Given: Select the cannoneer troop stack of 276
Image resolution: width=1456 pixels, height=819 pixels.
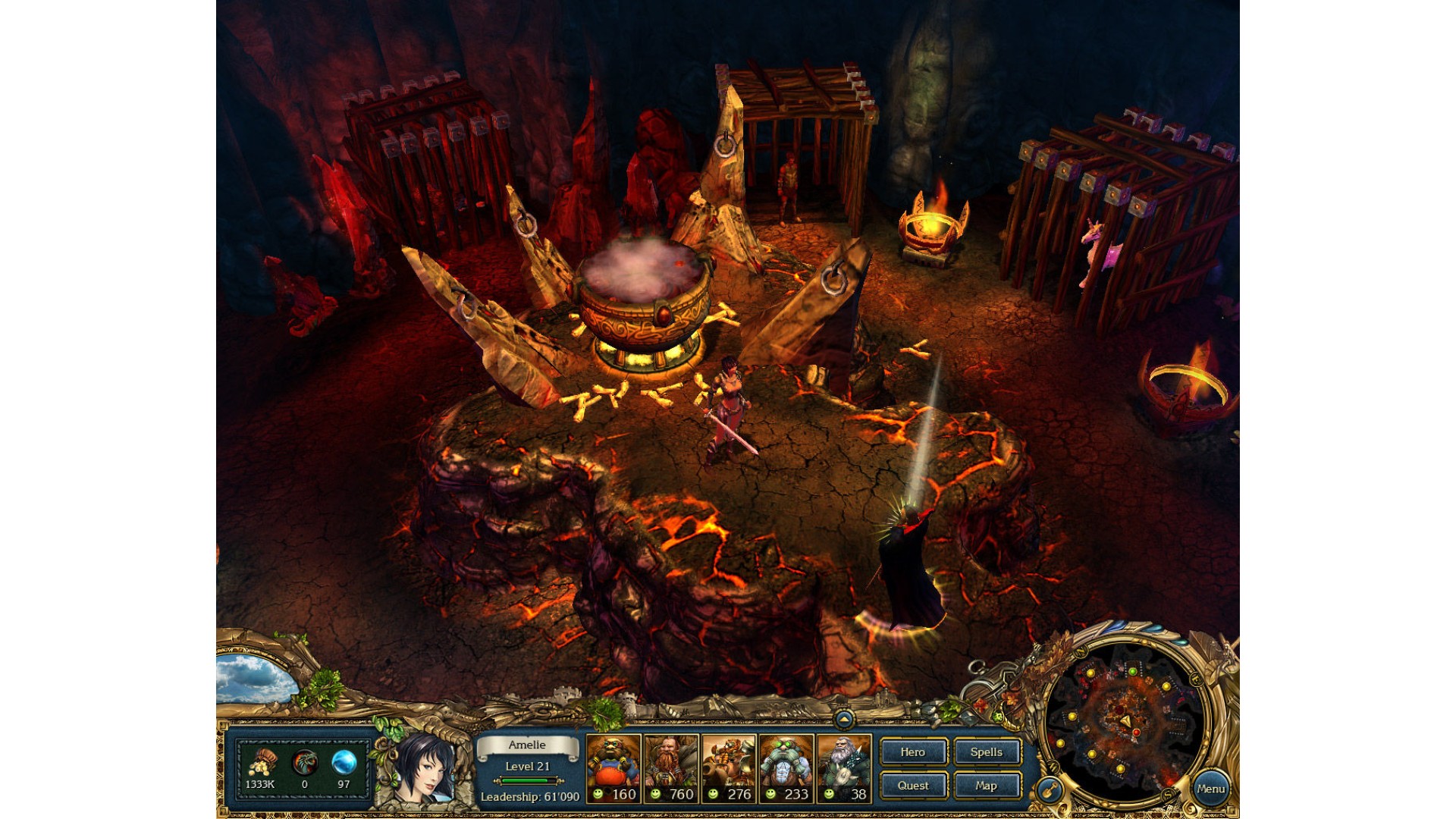Looking at the screenshot, I should coord(729,768).
